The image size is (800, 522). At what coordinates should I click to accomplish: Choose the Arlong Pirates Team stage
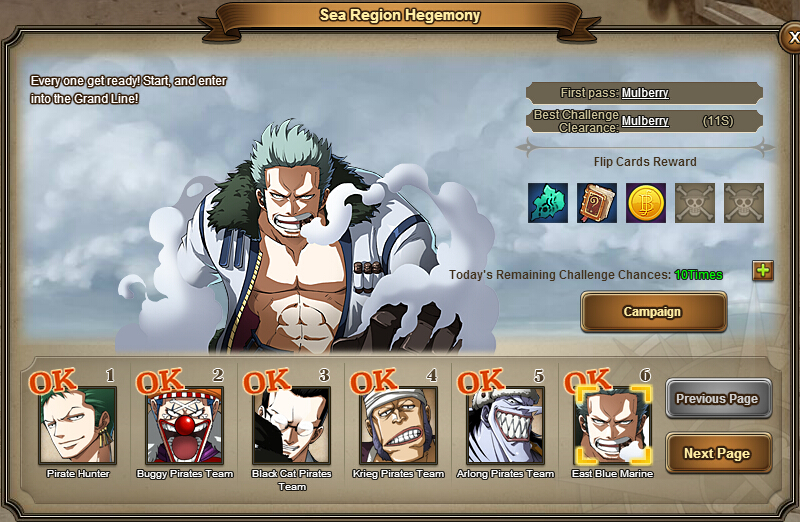[506, 426]
